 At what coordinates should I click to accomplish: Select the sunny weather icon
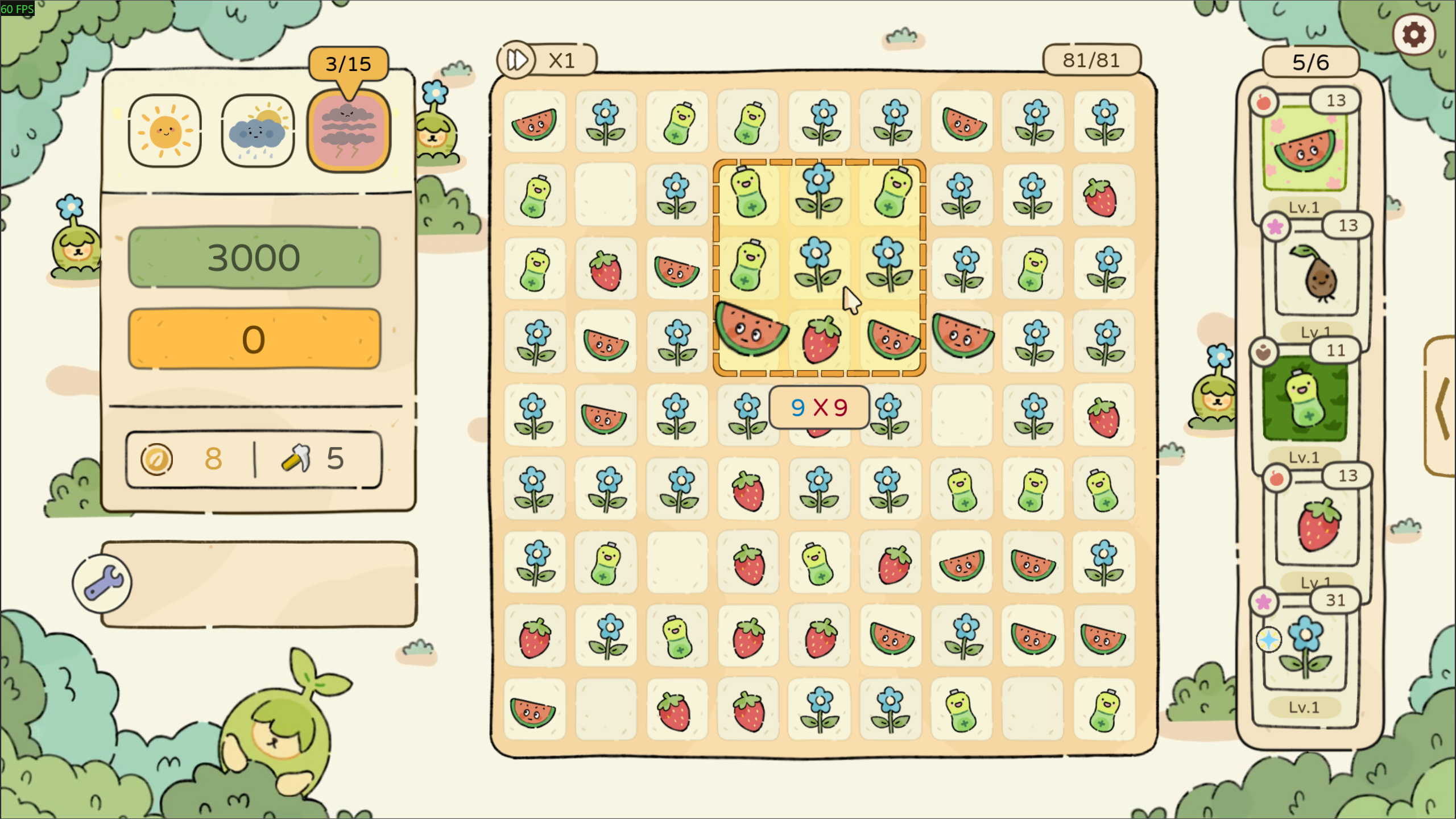pos(165,131)
